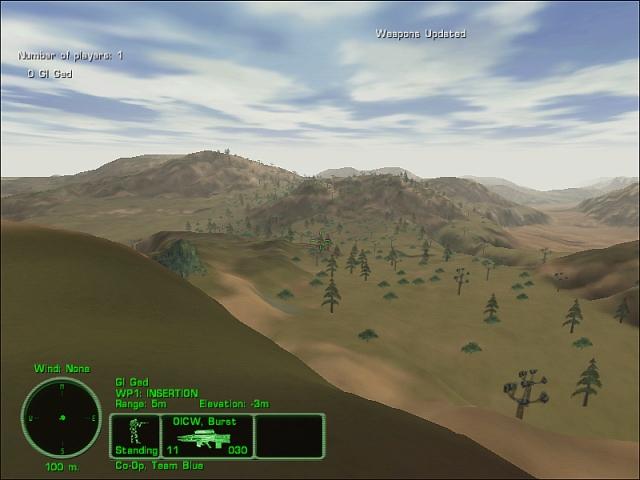Click the circular compass radar

click(62, 417)
